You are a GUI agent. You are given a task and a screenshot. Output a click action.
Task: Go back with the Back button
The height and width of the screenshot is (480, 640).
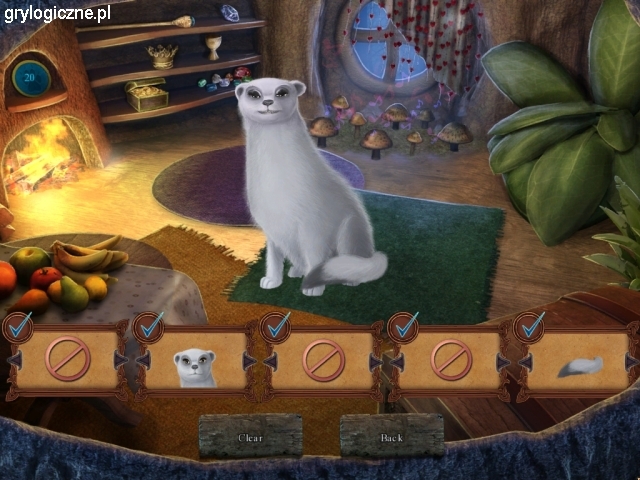coord(391,437)
